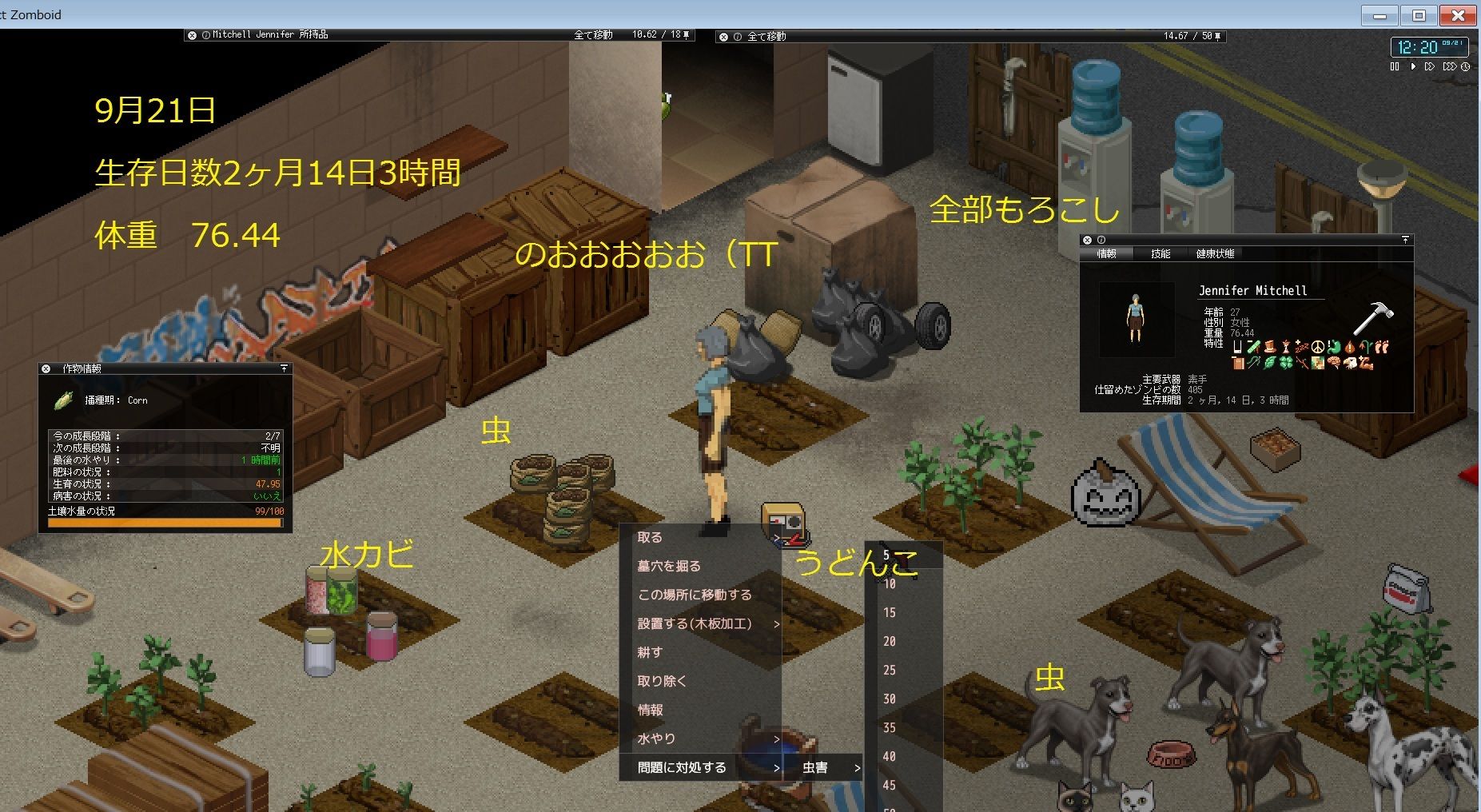Expand the 虫害 submenu in the context menu

pos(857,767)
